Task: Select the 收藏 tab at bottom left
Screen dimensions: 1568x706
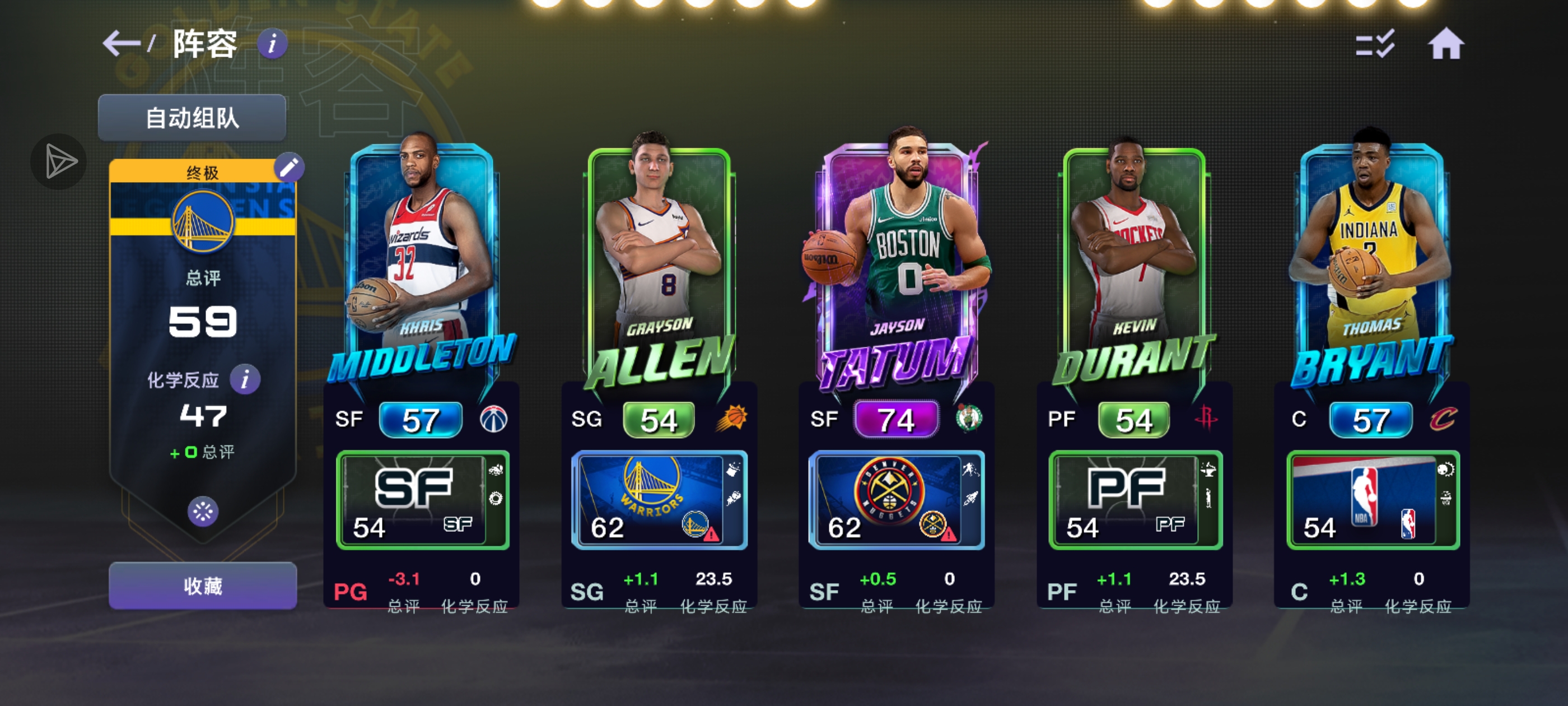Action: click(202, 585)
